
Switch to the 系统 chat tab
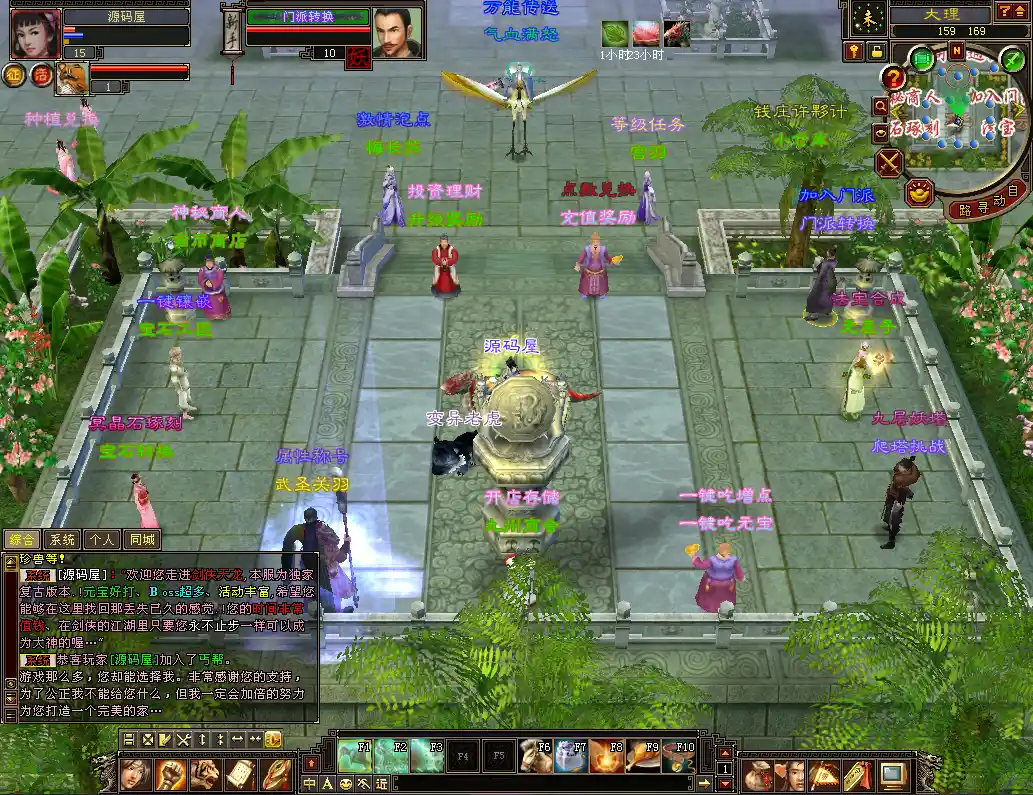coord(62,540)
